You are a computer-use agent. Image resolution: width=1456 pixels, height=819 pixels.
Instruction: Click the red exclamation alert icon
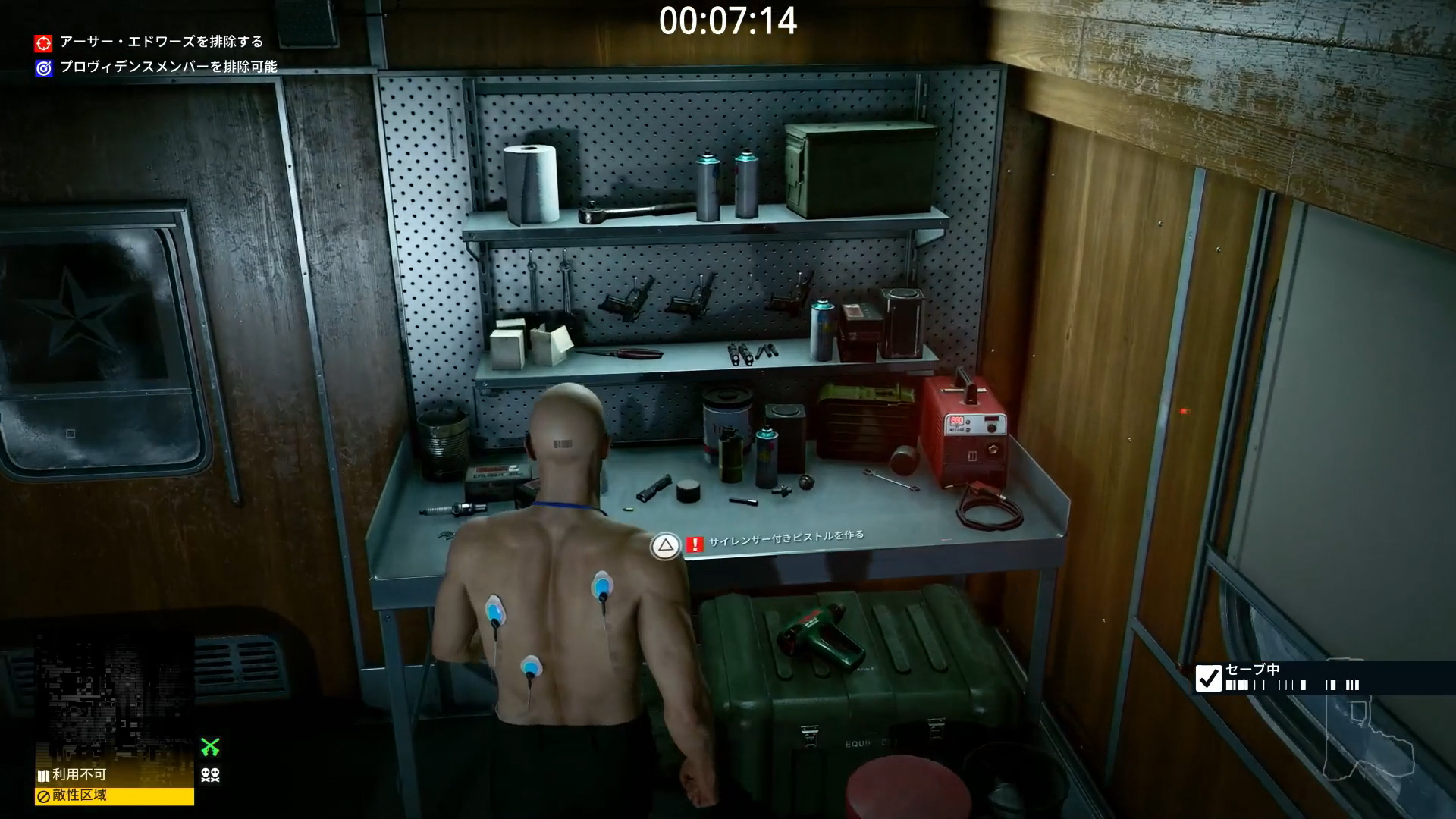pos(695,544)
